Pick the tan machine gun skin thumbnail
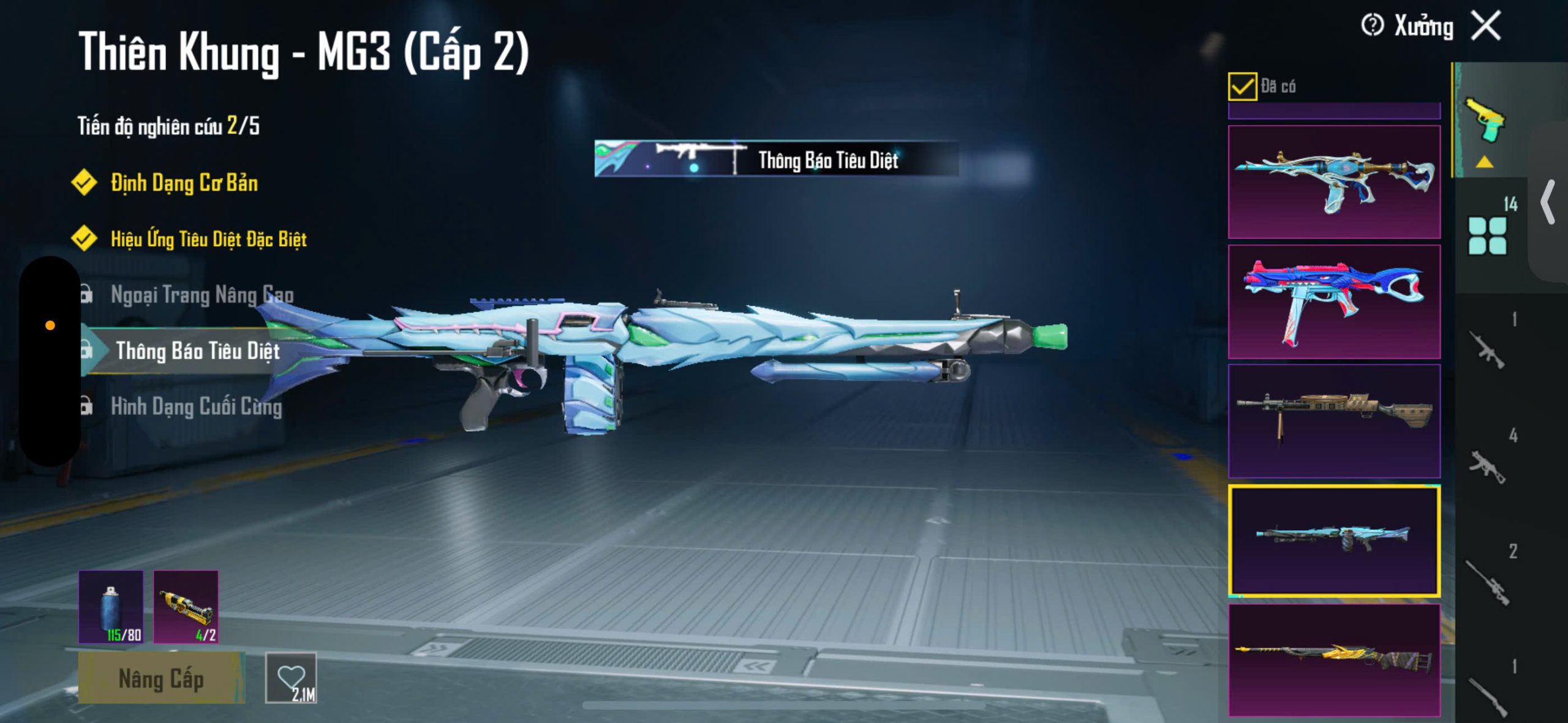 1334,421
